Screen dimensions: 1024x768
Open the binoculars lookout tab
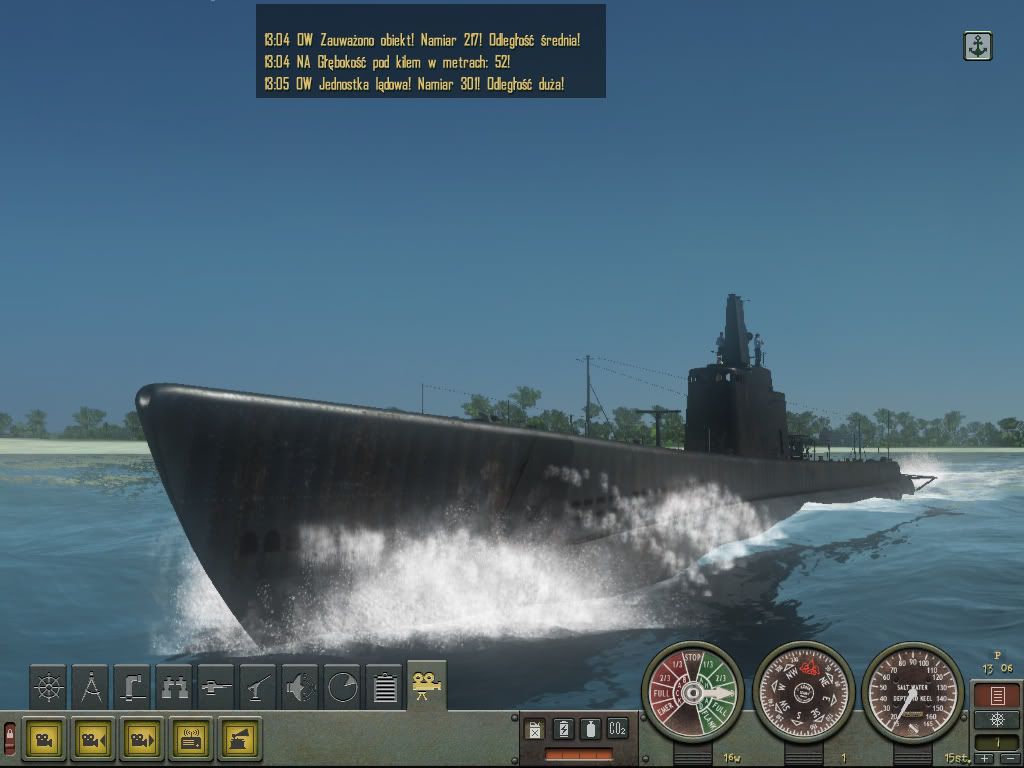[174, 686]
